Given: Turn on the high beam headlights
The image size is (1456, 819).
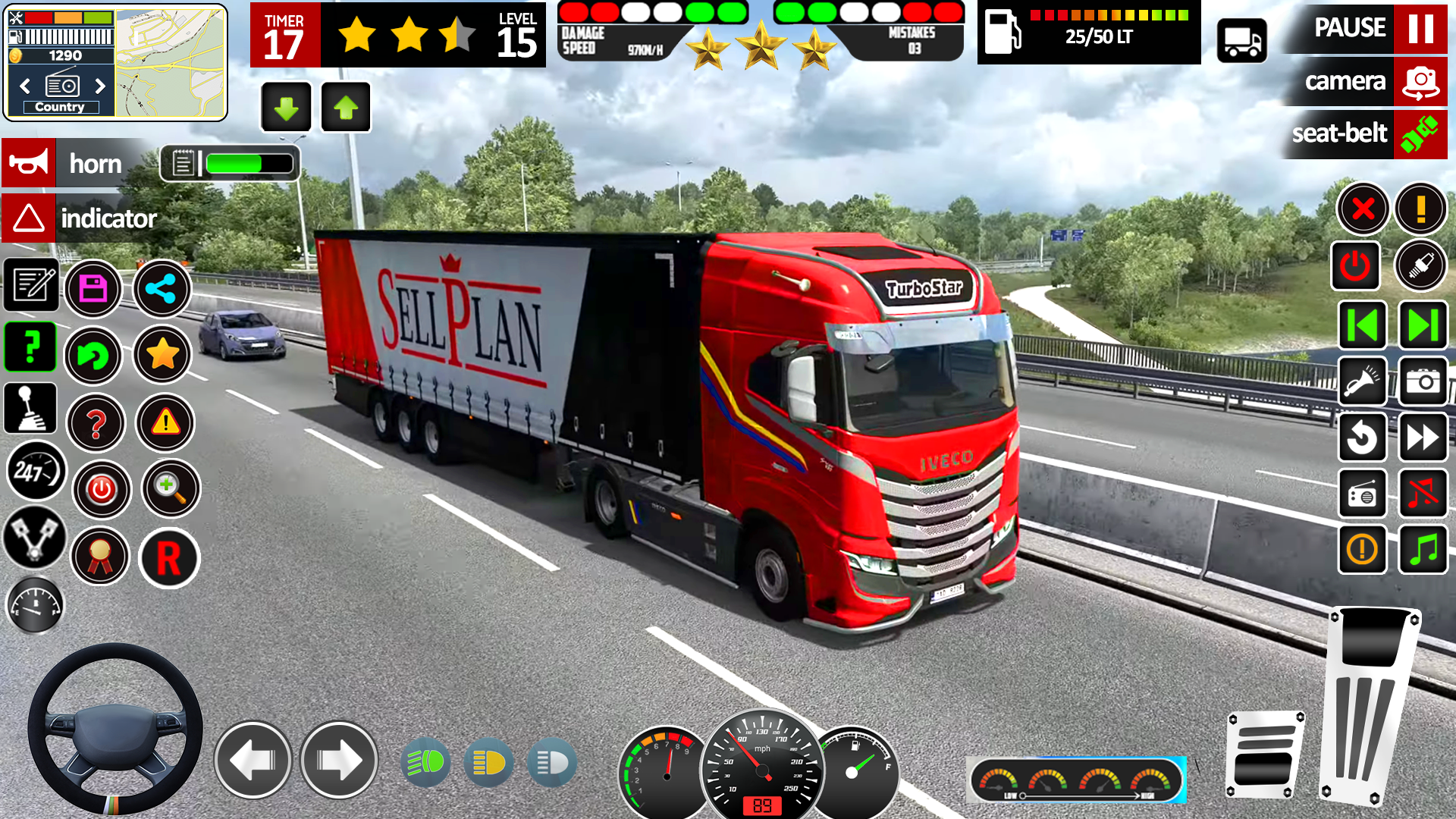Looking at the screenshot, I should pyautogui.click(x=425, y=762).
